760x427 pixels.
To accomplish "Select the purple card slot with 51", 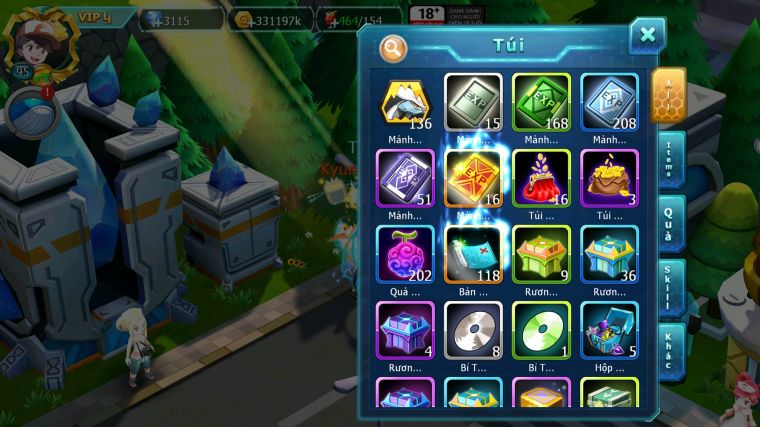I will click(x=405, y=179).
